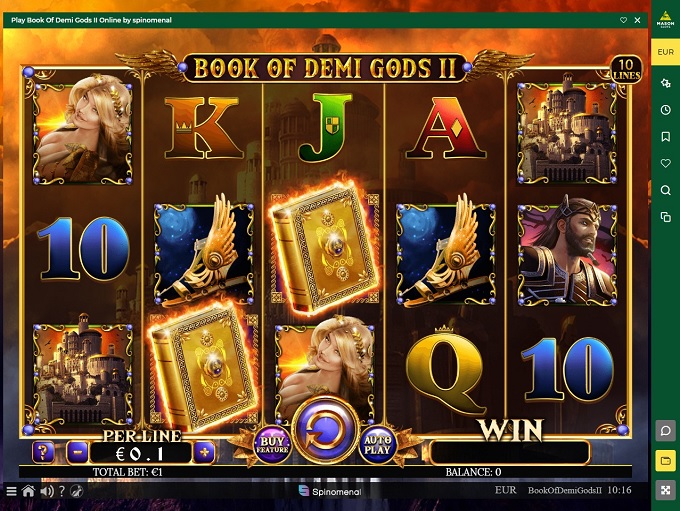
Task: Open the chat bubble in the sidebar
Action: 665,430
